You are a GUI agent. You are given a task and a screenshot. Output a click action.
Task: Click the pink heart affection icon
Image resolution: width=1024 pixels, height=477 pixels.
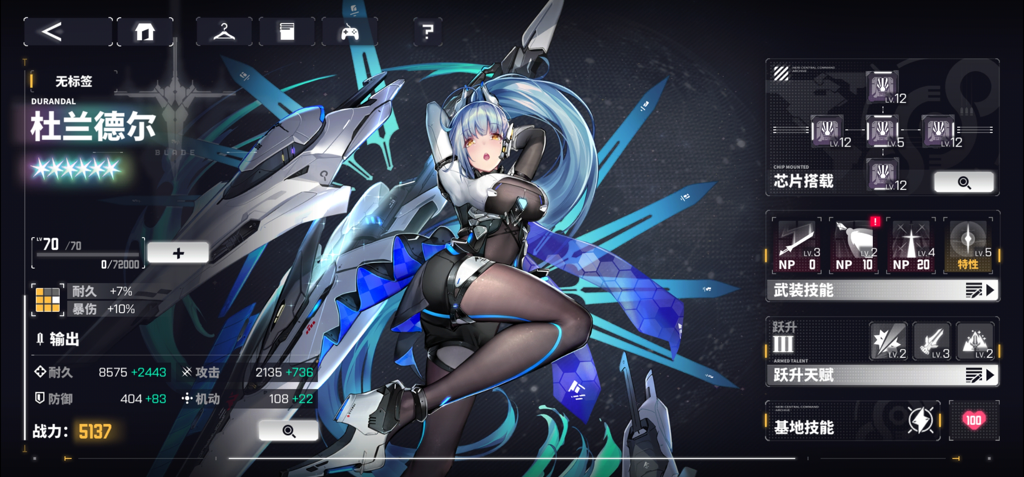click(x=973, y=421)
